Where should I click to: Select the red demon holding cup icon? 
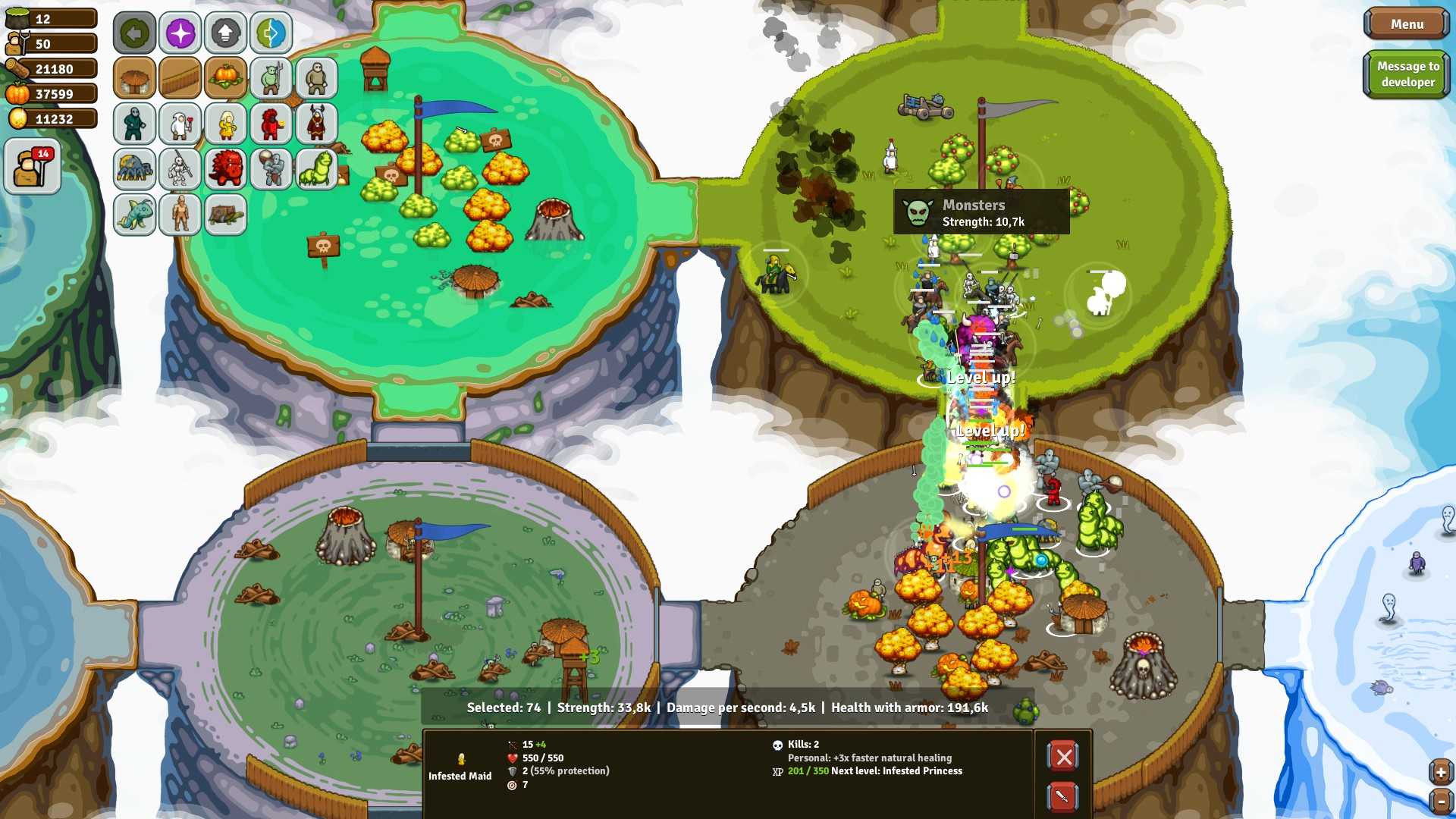[271, 124]
